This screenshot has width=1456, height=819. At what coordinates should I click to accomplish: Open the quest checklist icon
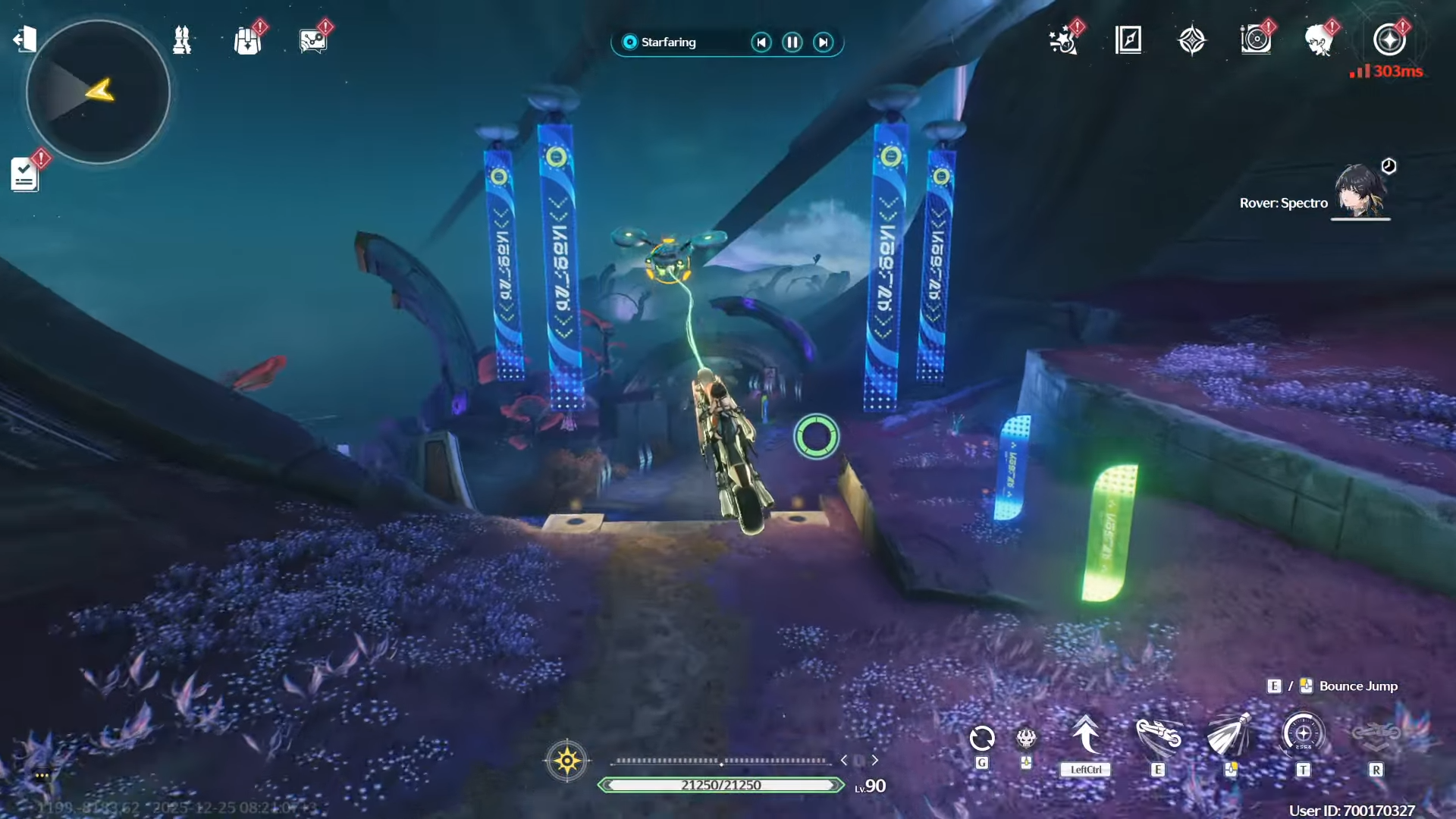[x=25, y=174]
